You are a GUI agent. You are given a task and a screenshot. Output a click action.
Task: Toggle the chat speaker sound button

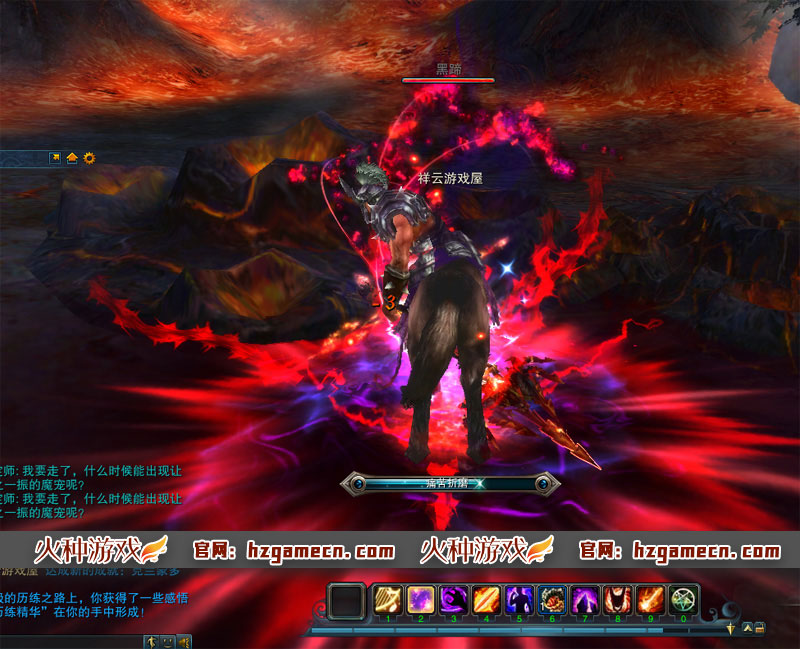184,641
